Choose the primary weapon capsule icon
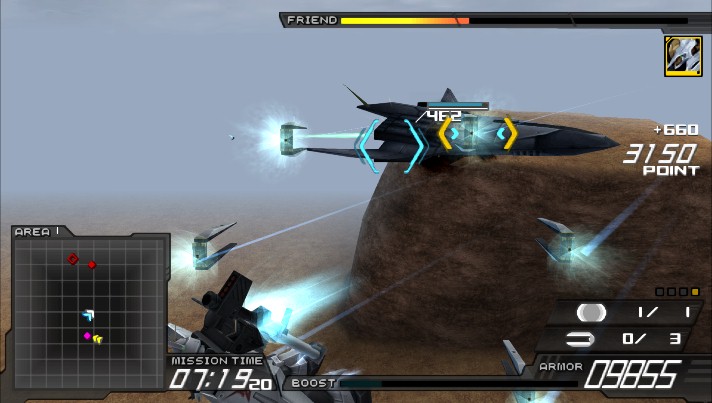This screenshot has width=712, height=403. (591, 313)
